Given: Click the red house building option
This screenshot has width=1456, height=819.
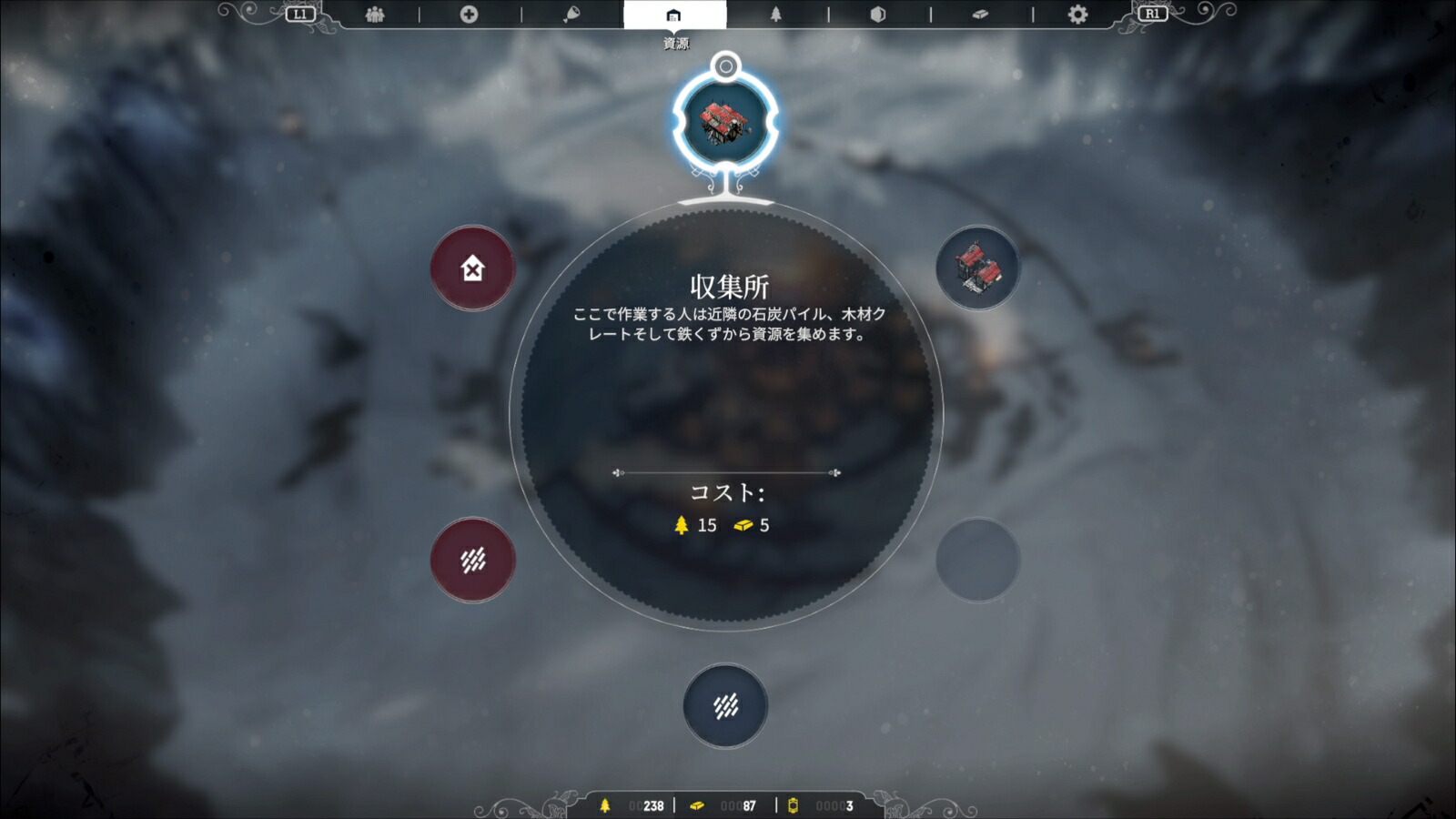Looking at the screenshot, I should (472, 268).
